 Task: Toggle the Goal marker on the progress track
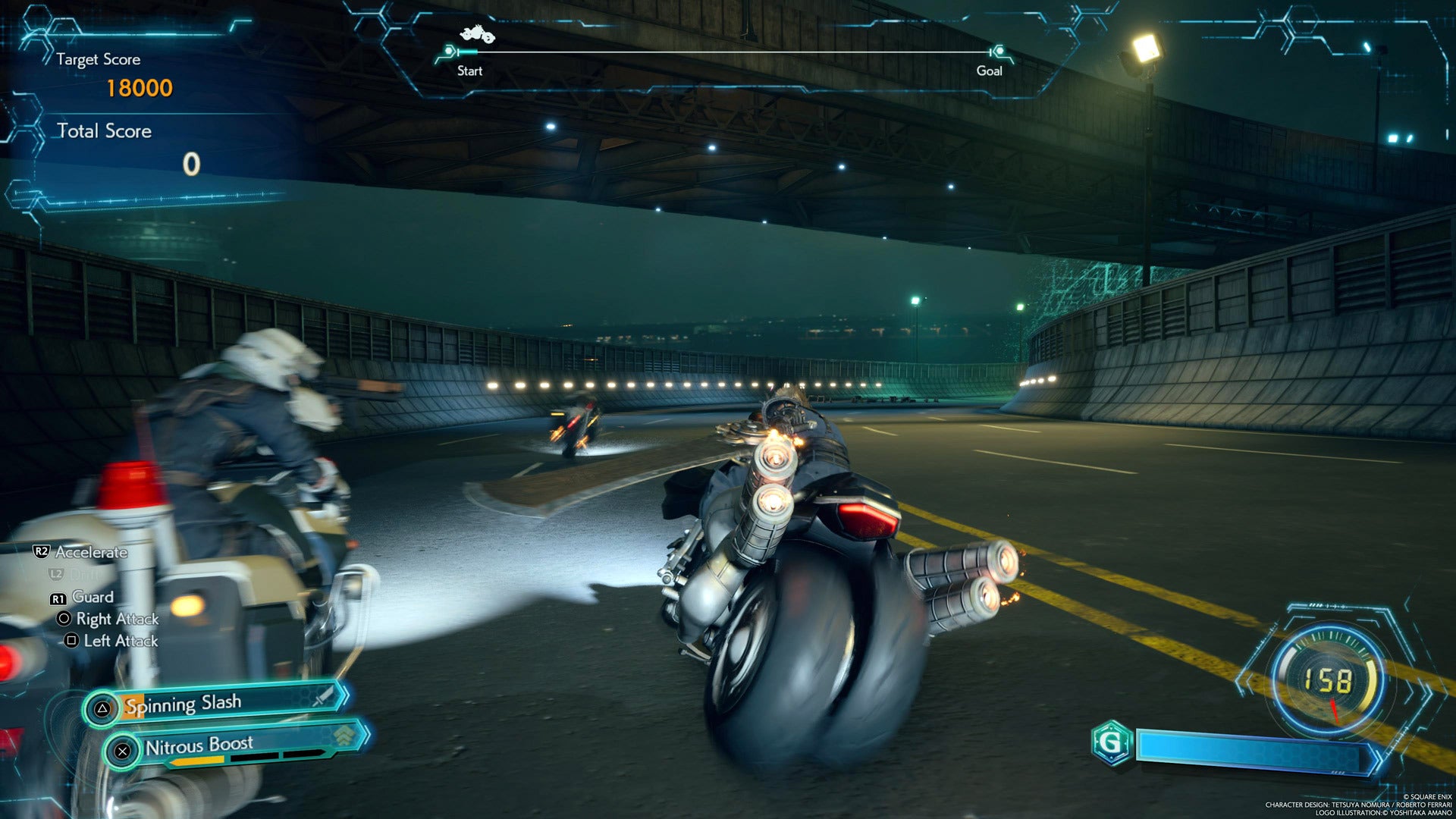tap(999, 52)
